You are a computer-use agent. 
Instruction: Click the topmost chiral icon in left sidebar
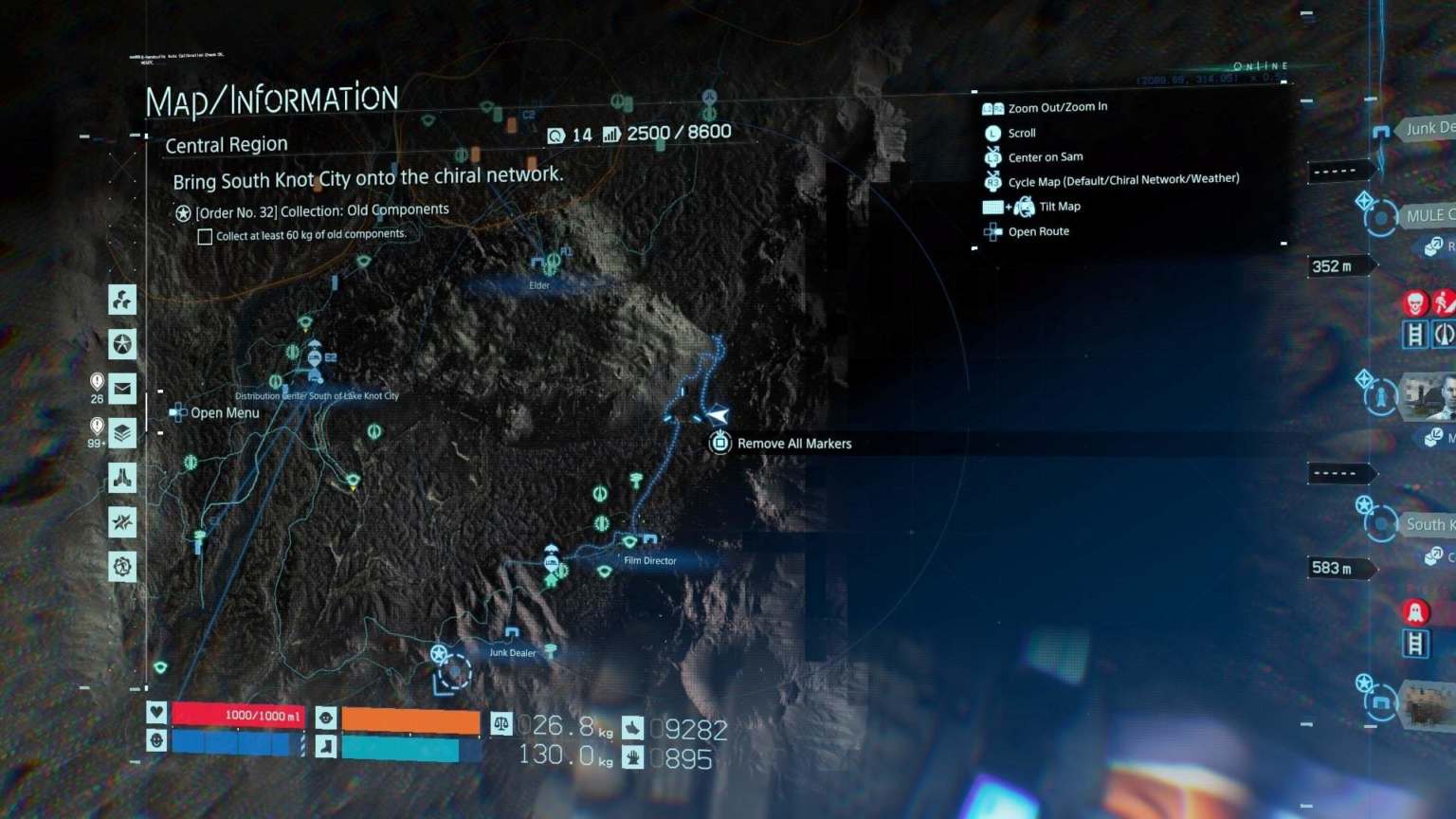click(x=121, y=300)
